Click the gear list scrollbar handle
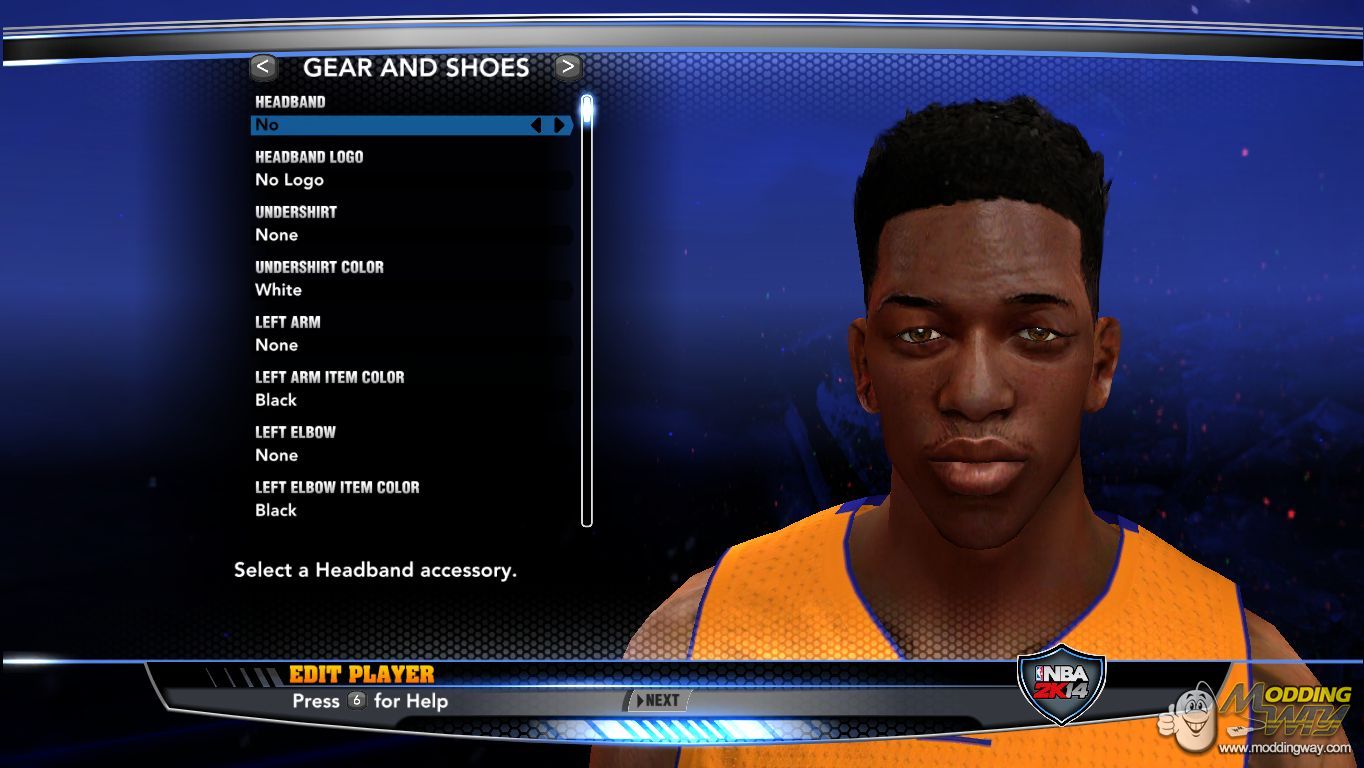The width and height of the screenshot is (1364, 768). coord(587,108)
